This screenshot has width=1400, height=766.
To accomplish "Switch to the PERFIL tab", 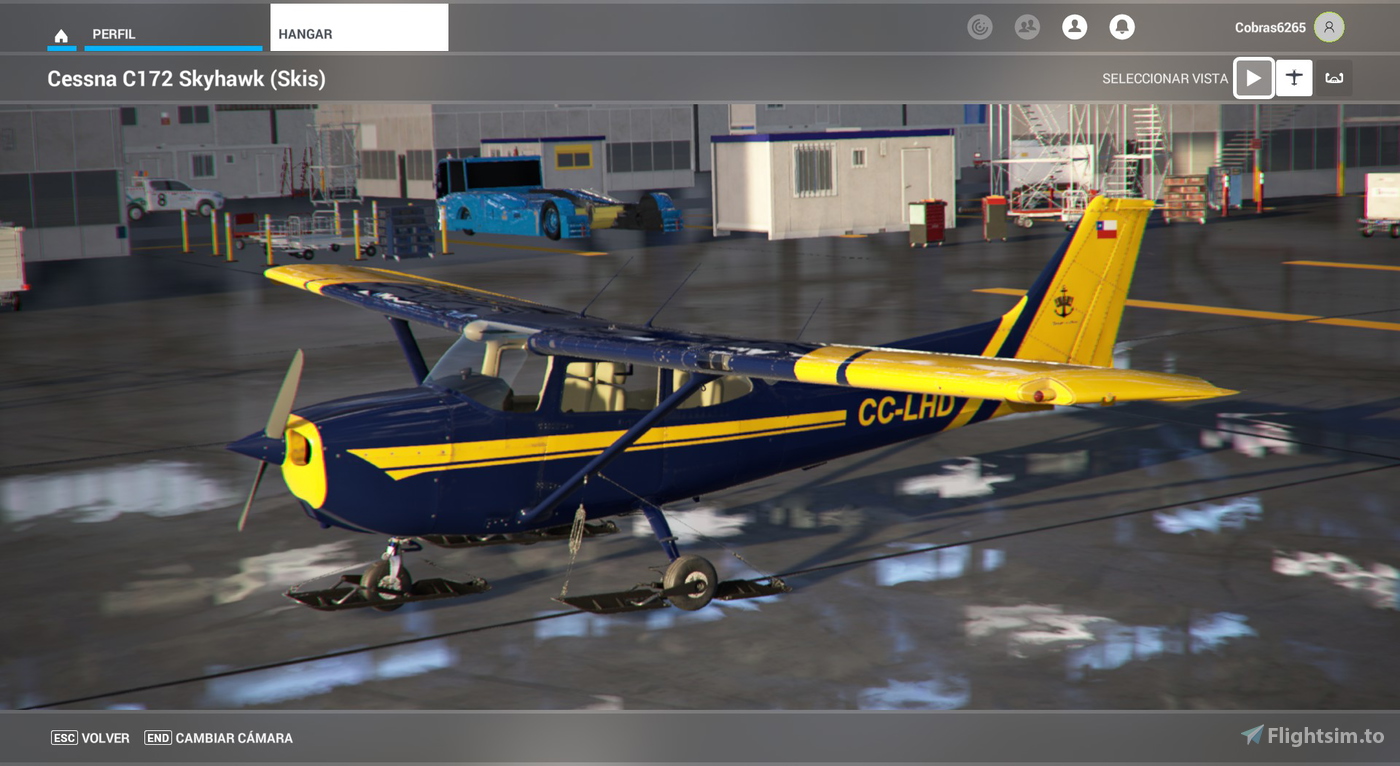I will pyautogui.click(x=113, y=33).
